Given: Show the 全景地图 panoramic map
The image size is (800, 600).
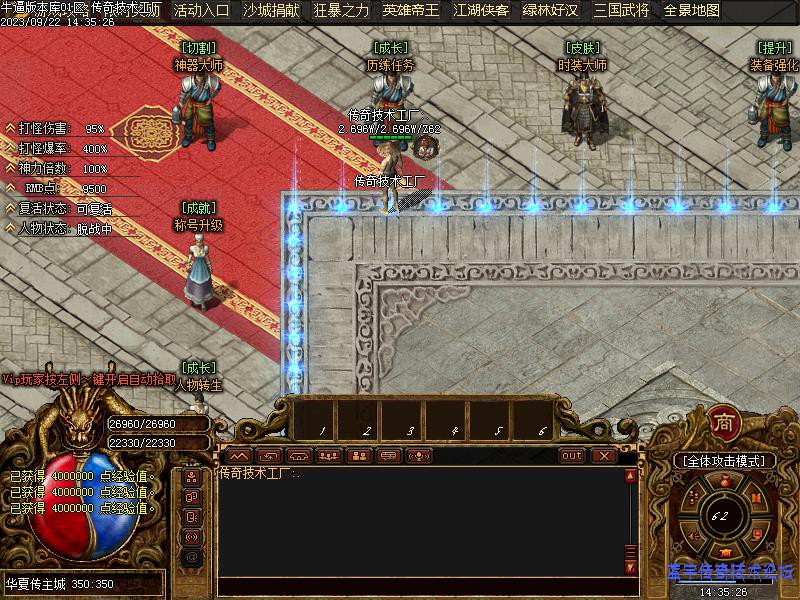Looking at the screenshot, I should pyautogui.click(x=692, y=11).
